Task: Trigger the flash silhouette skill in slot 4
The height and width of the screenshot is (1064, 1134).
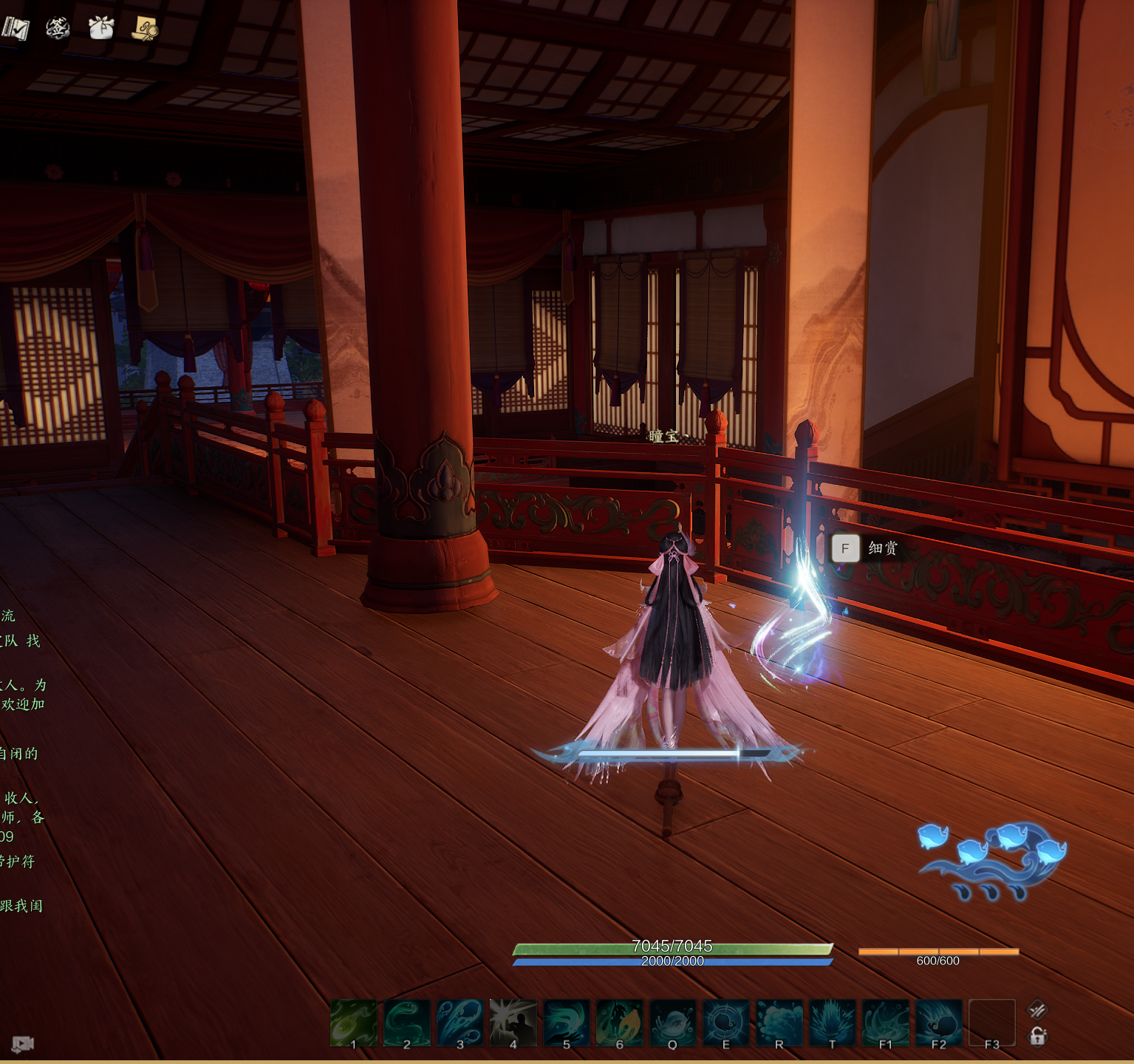Action: coord(513,1023)
